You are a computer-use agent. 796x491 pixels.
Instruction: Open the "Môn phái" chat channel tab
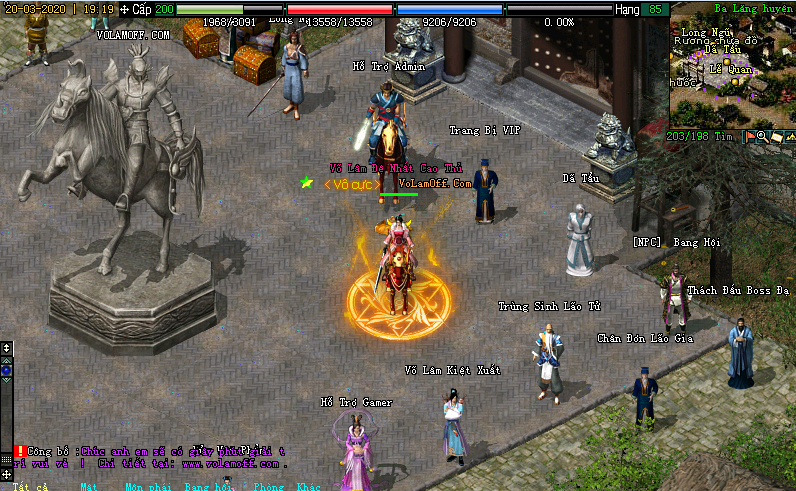(x=147, y=486)
